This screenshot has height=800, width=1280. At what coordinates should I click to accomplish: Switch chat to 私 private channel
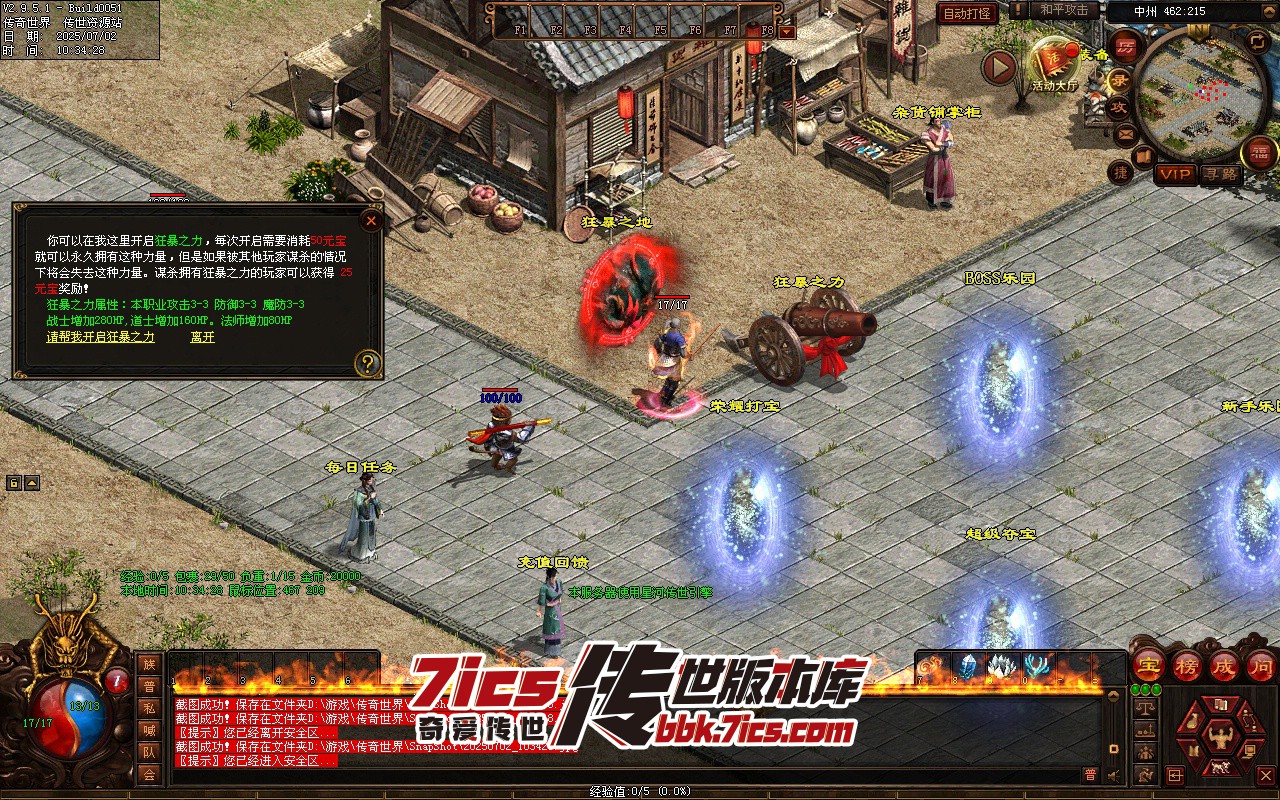149,708
